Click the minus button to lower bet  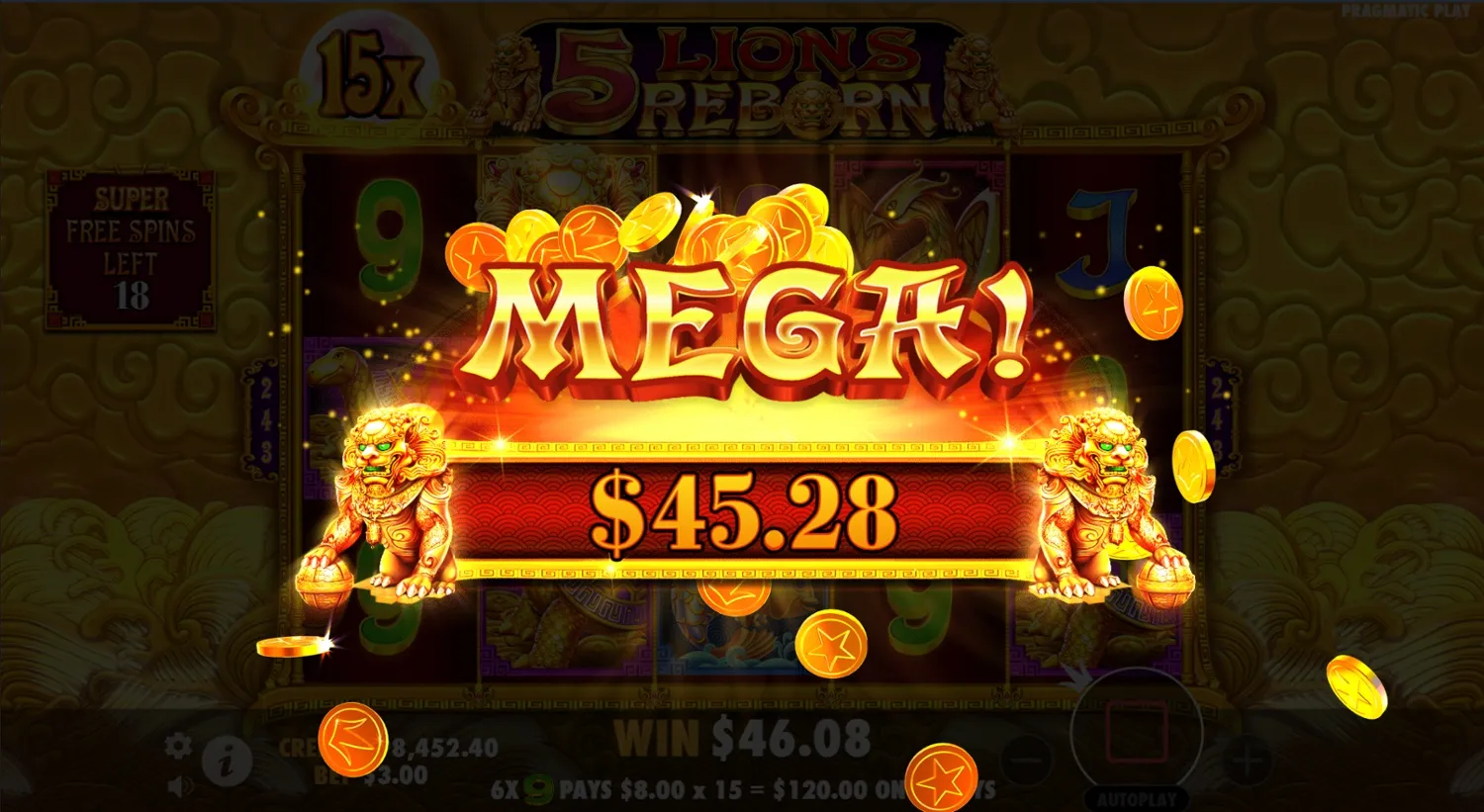[x=1026, y=759]
